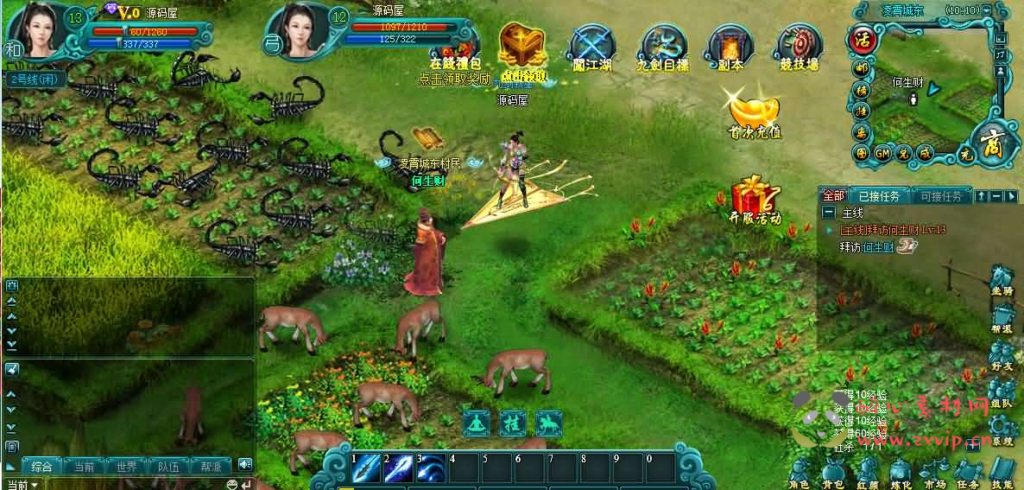Switch chat to the 世界 tab
Screen dimensions: 1024x490
[126, 466]
